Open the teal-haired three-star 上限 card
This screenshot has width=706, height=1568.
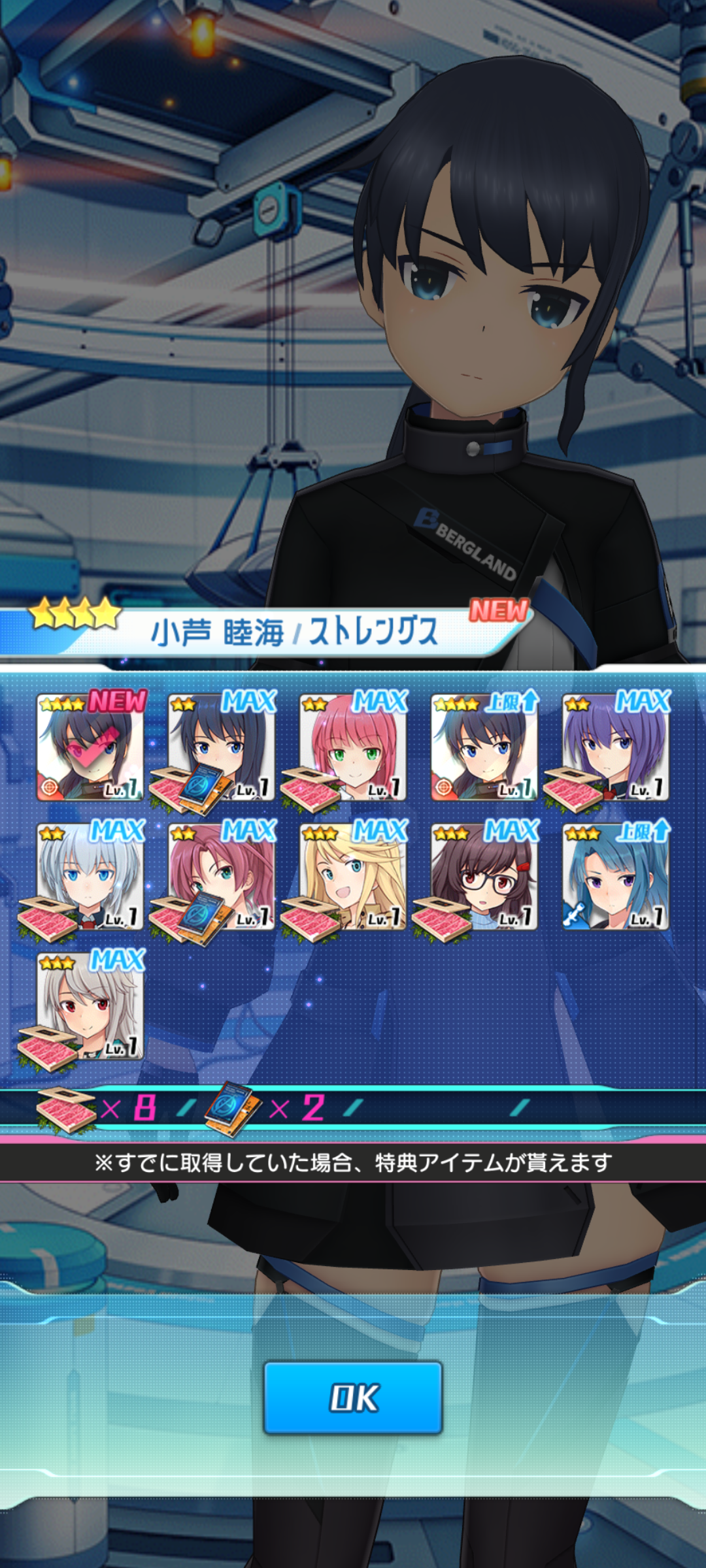coord(616,877)
